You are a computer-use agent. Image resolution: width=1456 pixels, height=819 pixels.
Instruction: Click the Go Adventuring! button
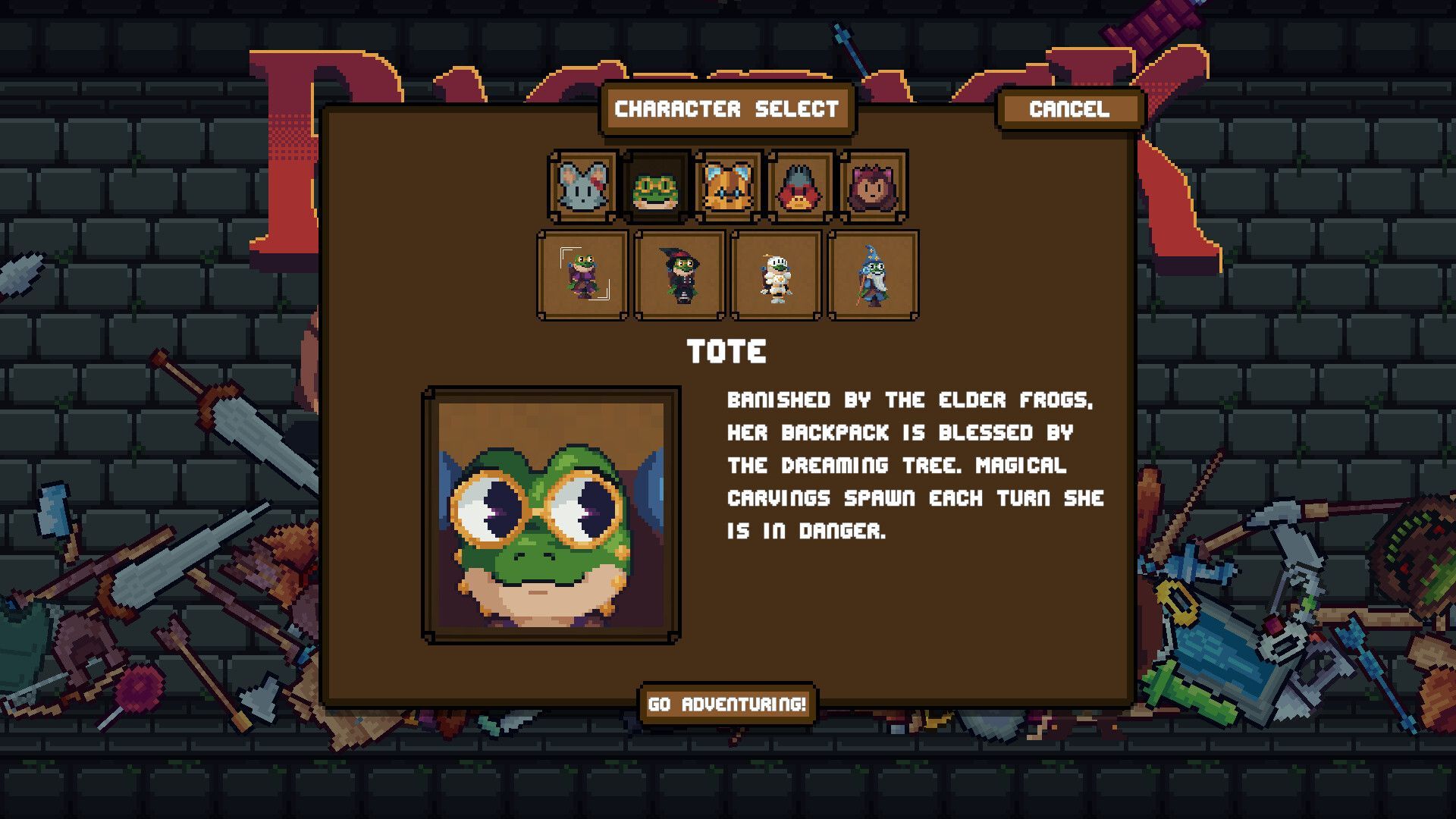click(727, 704)
